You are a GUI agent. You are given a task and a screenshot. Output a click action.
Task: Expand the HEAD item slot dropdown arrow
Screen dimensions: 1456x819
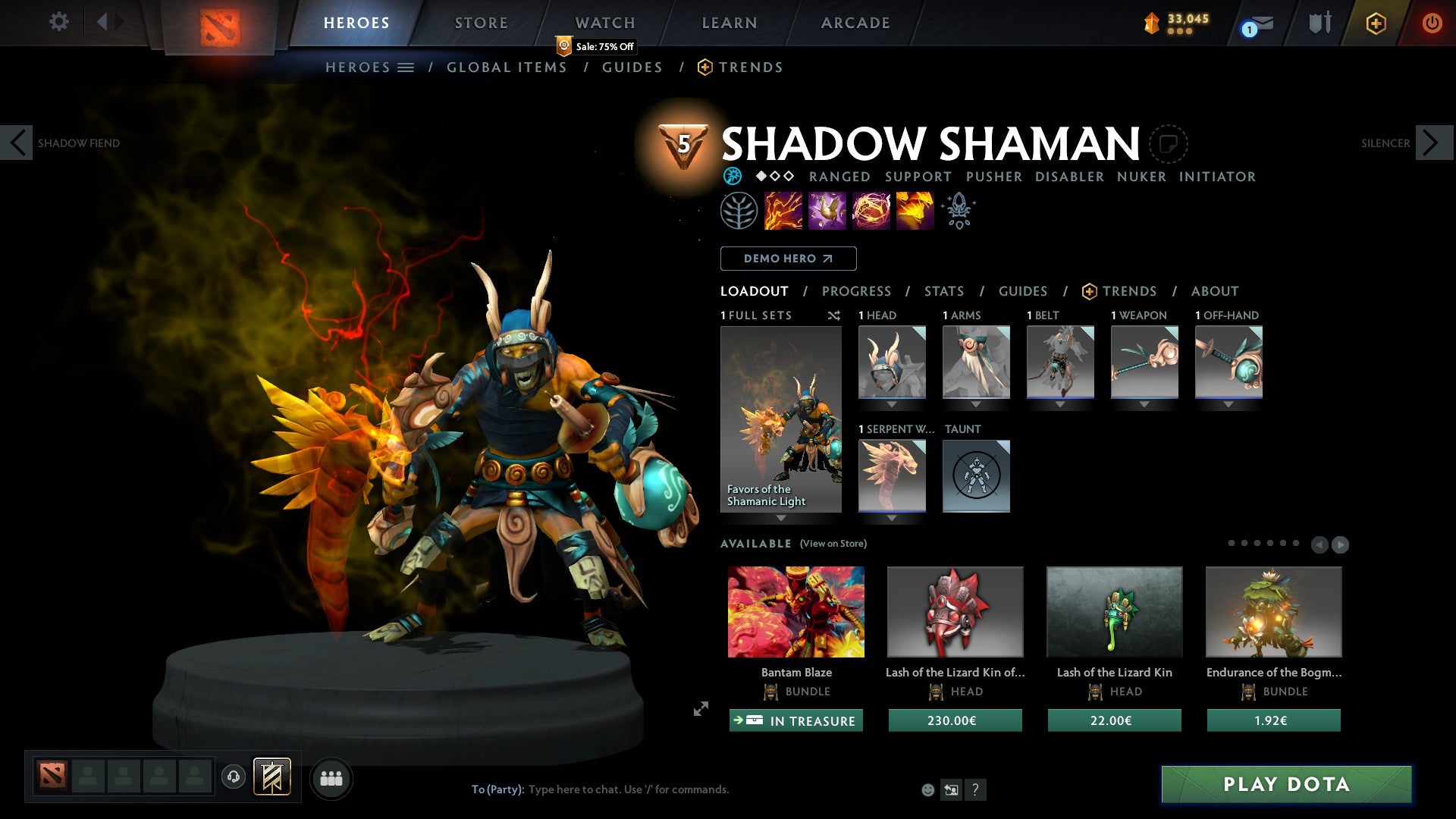(x=892, y=404)
